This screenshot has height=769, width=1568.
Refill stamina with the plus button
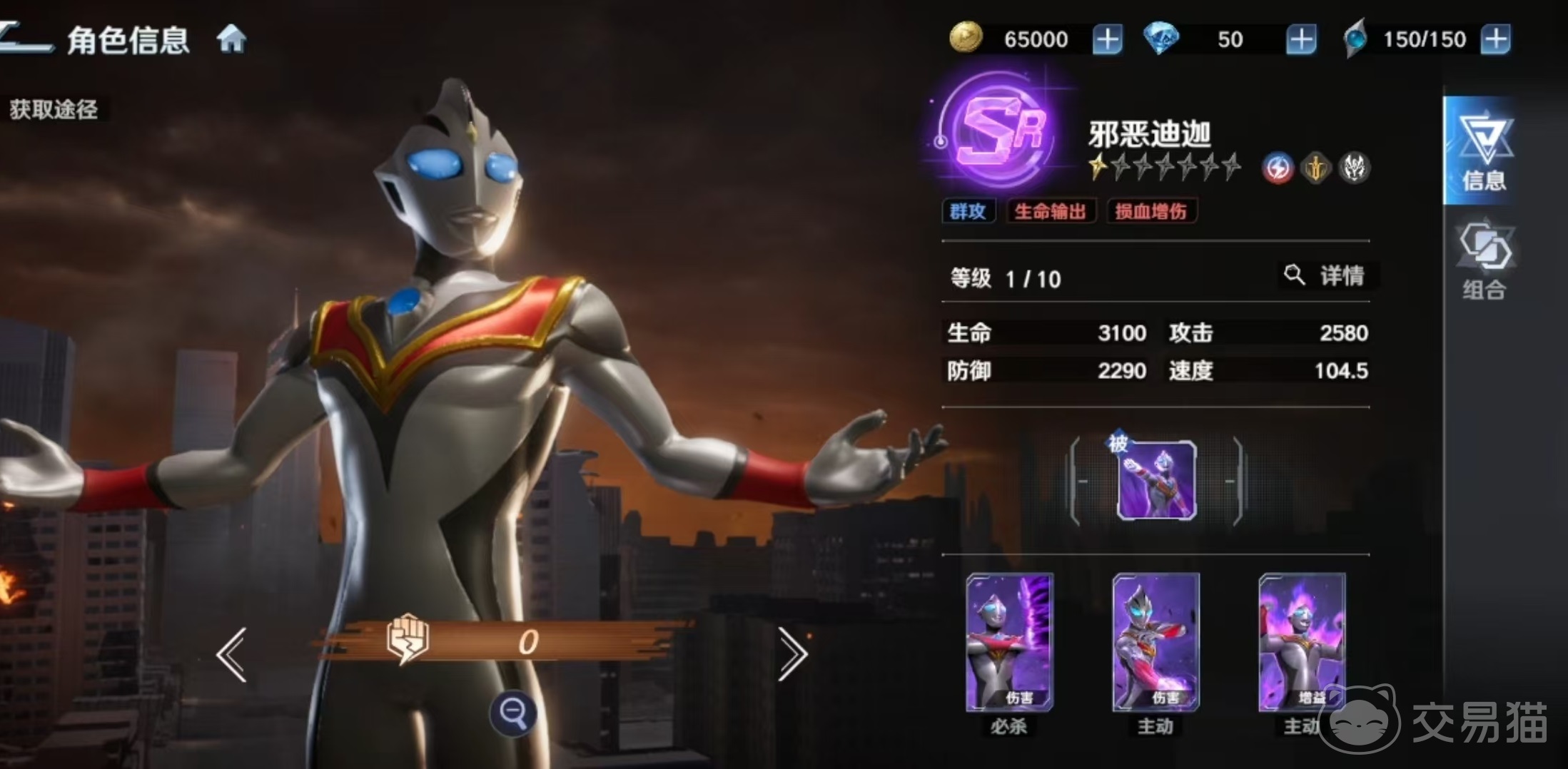[x=1495, y=39]
